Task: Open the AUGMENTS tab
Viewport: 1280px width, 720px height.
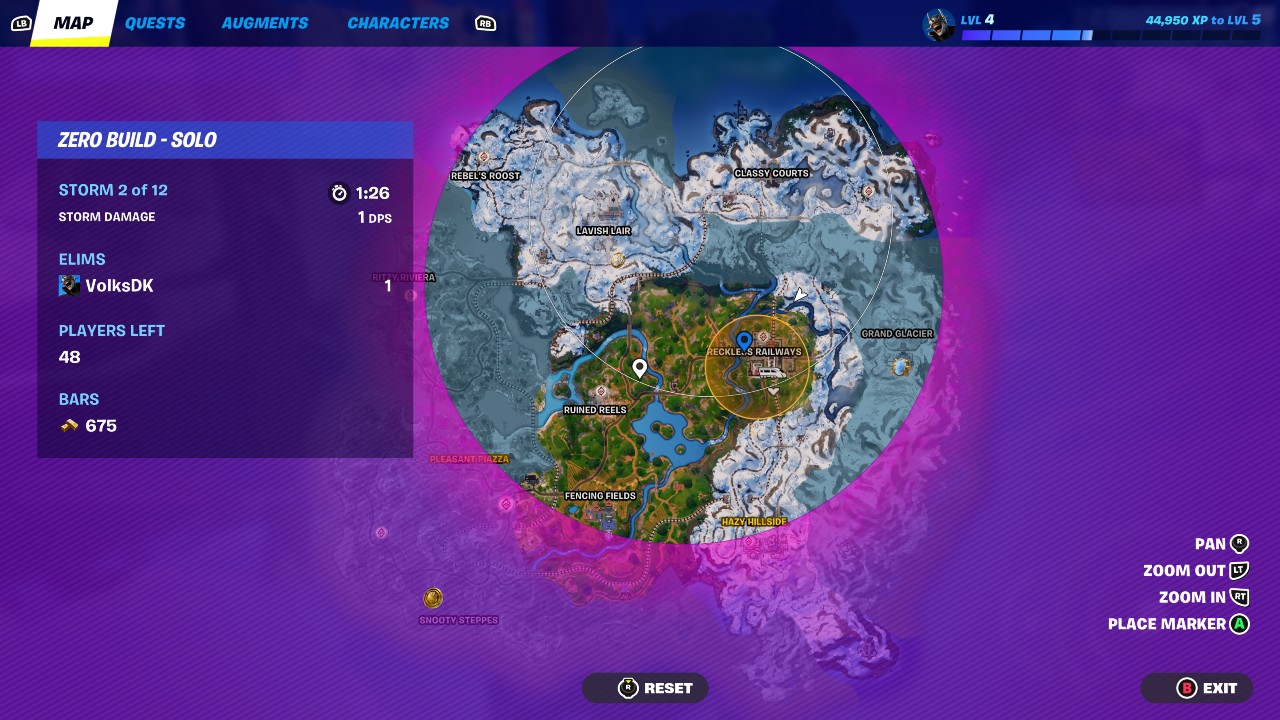Action: coord(264,22)
